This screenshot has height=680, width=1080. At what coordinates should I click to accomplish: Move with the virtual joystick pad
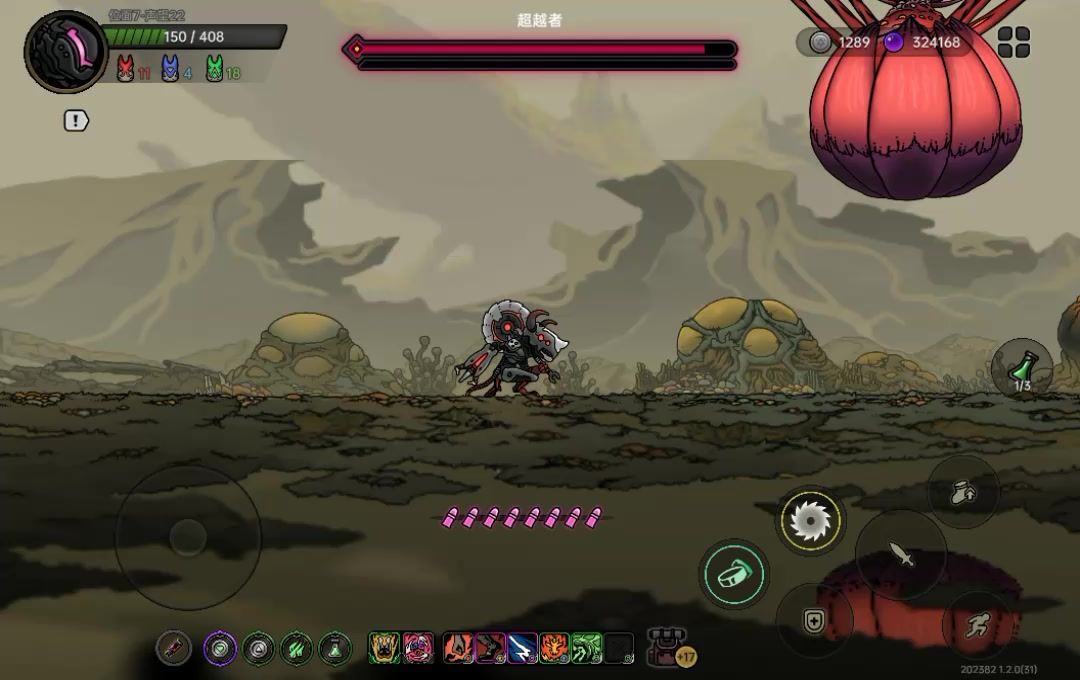(x=187, y=538)
